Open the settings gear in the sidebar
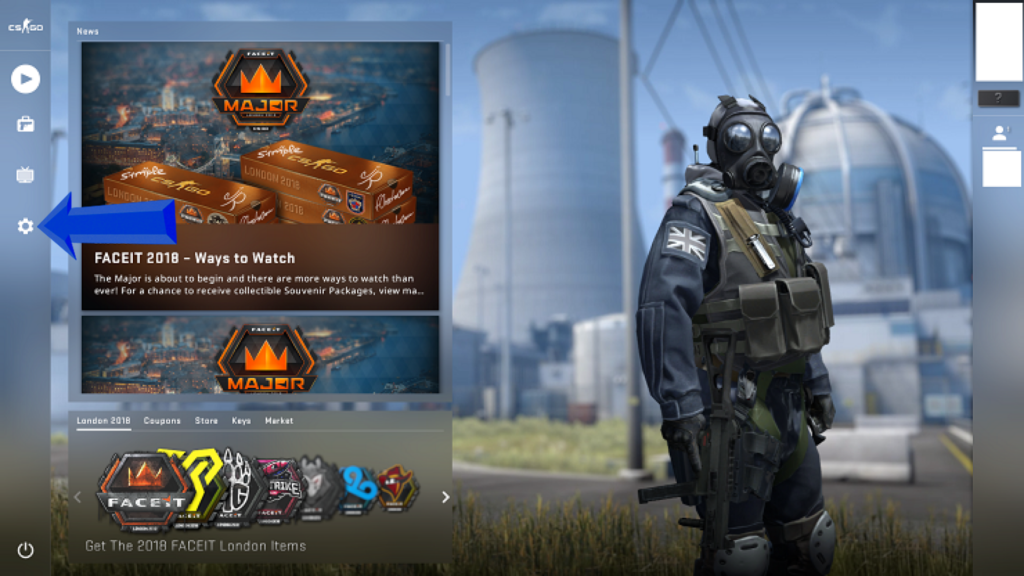Viewport: 1024px width, 576px height. pyautogui.click(x=25, y=227)
